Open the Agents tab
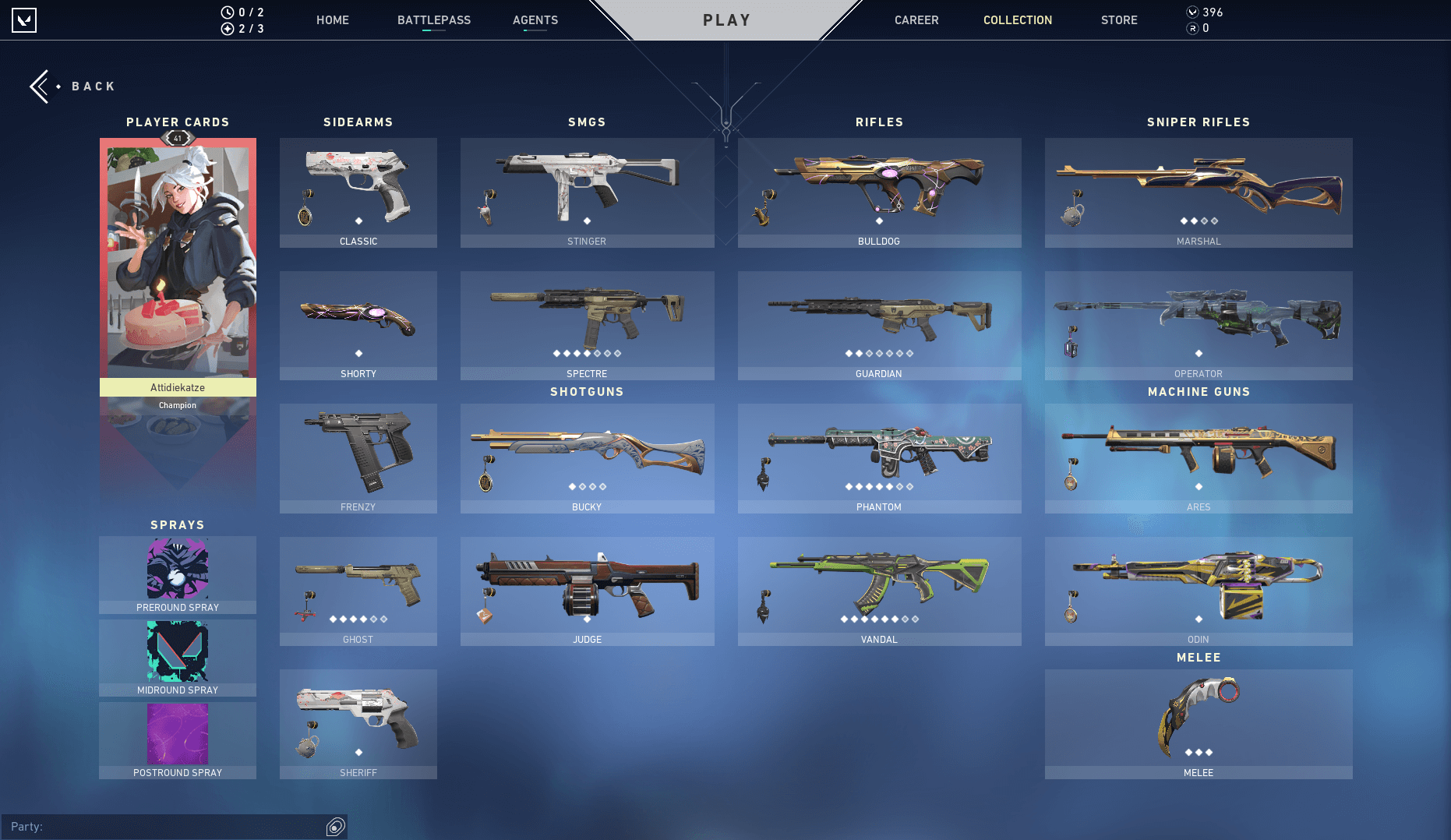The height and width of the screenshot is (840, 1451). [x=535, y=20]
